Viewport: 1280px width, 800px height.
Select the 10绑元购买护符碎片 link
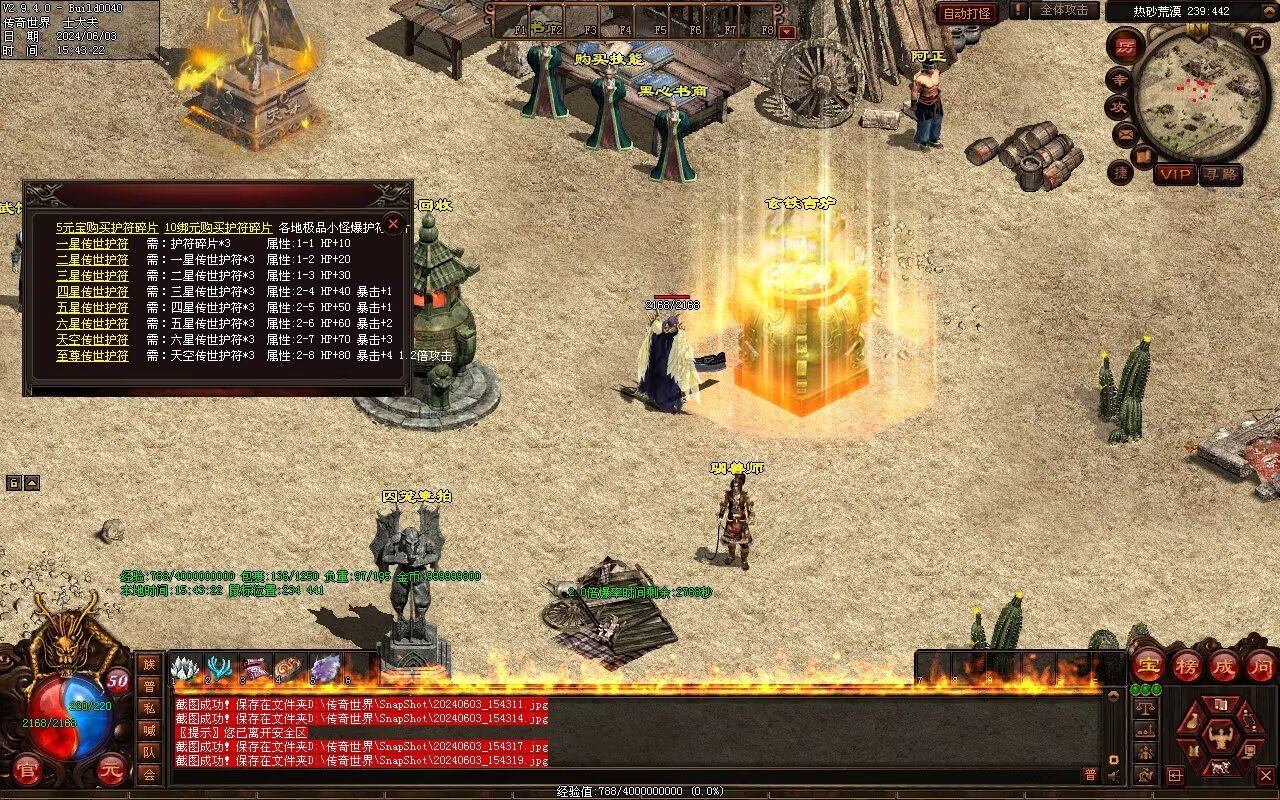click(x=218, y=228)
